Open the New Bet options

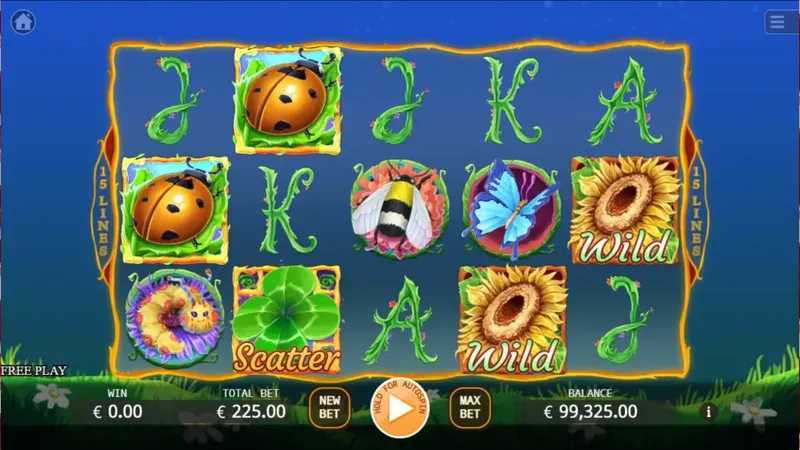(x=329, y=407)
